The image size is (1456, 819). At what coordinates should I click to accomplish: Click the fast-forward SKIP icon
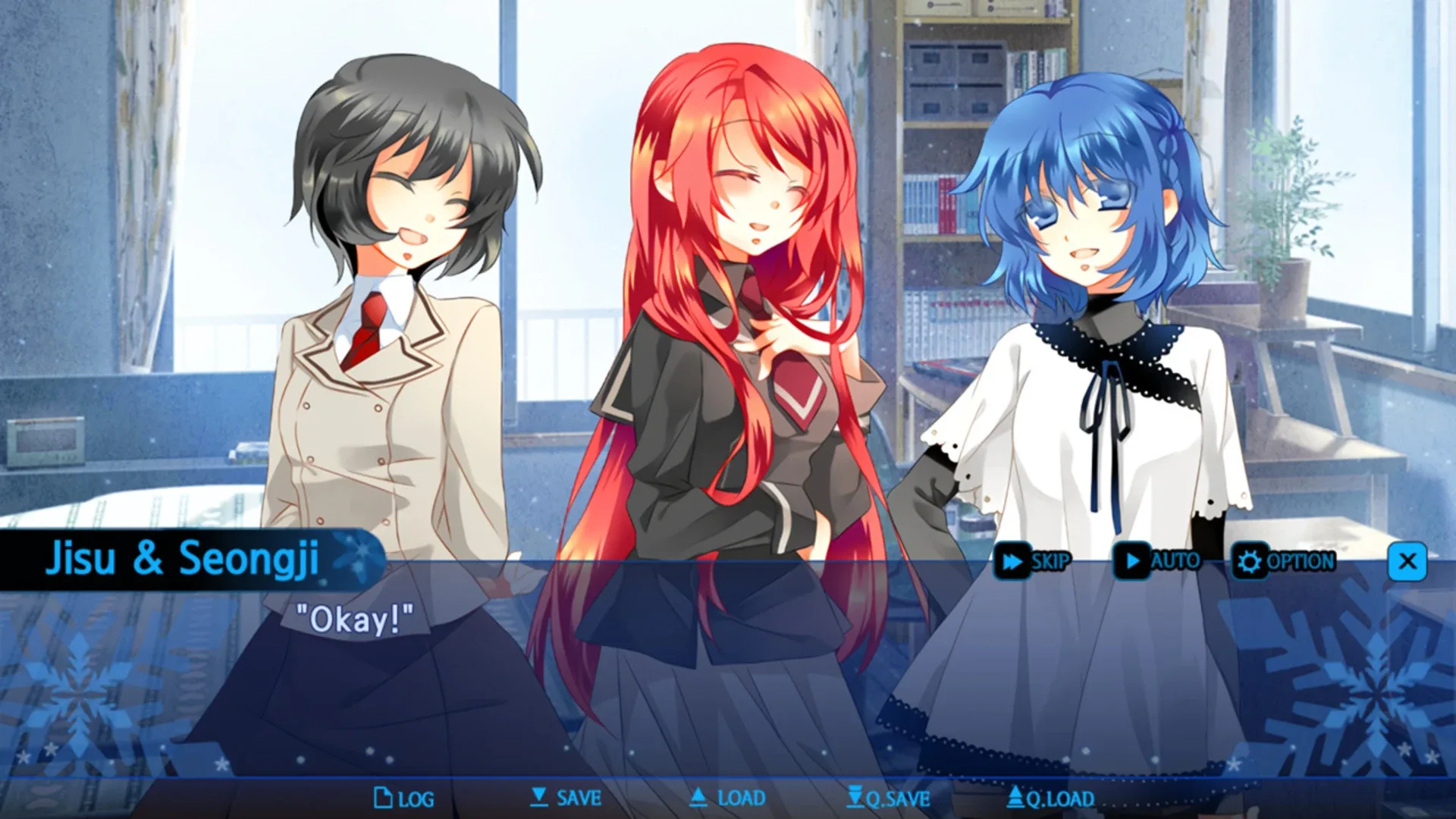point(1011,563)
